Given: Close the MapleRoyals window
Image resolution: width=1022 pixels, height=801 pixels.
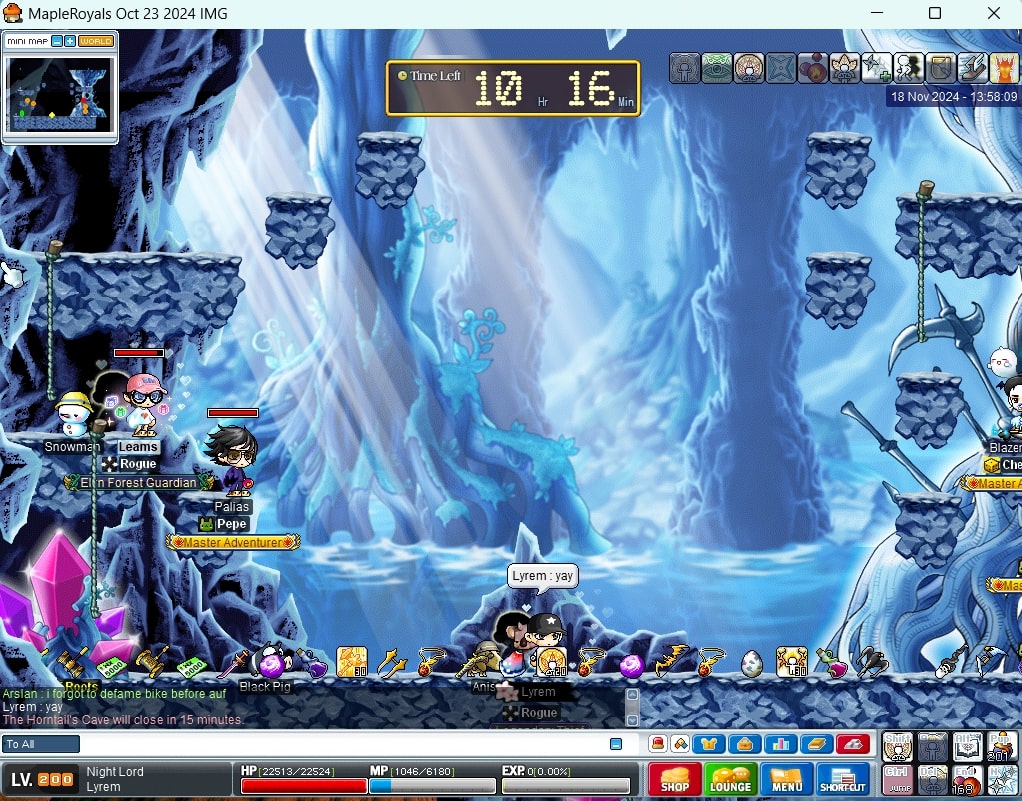Looking at the screenshot, I should point(994,13).
